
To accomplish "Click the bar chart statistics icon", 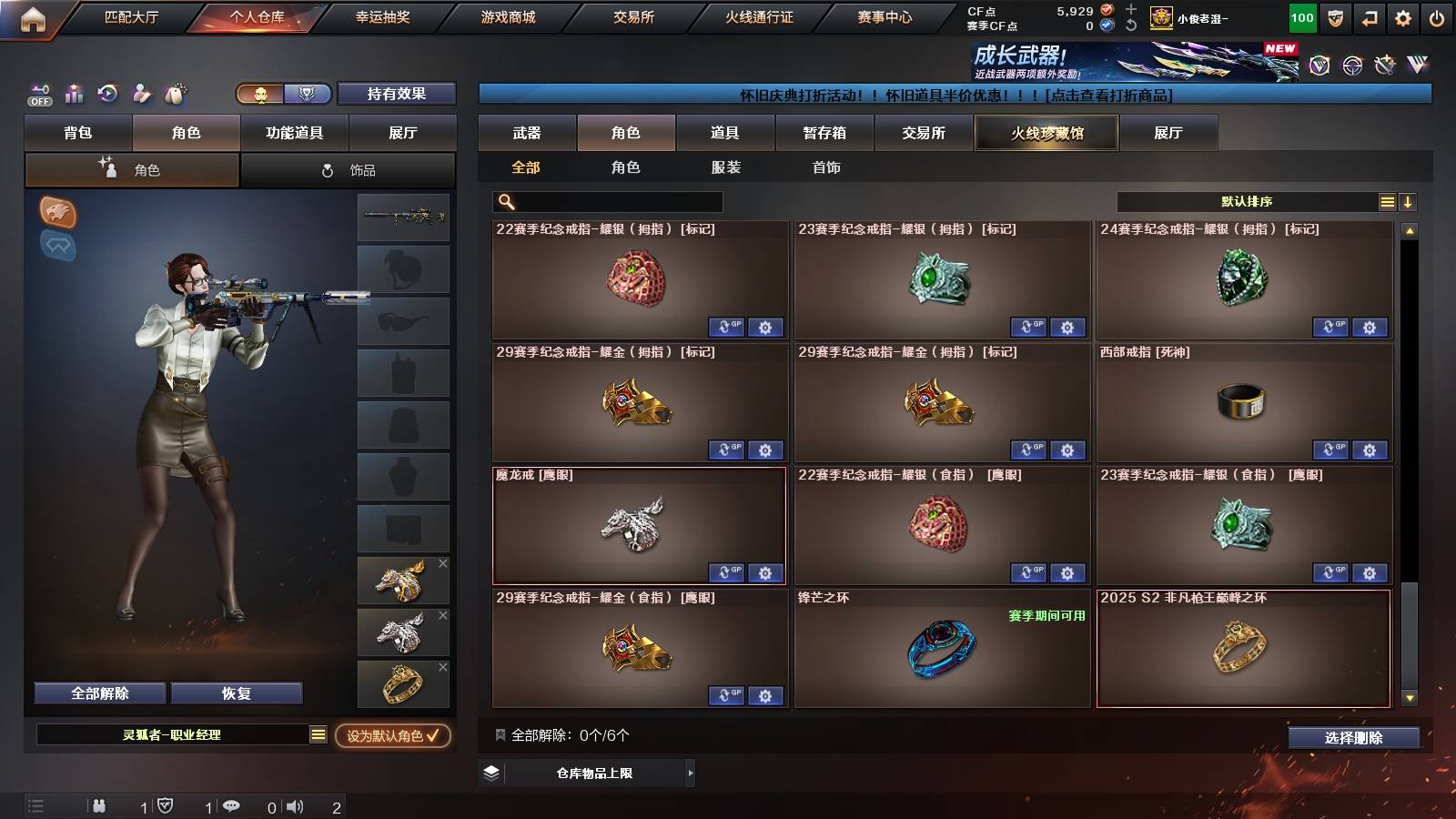I will [x=73, y=94].
